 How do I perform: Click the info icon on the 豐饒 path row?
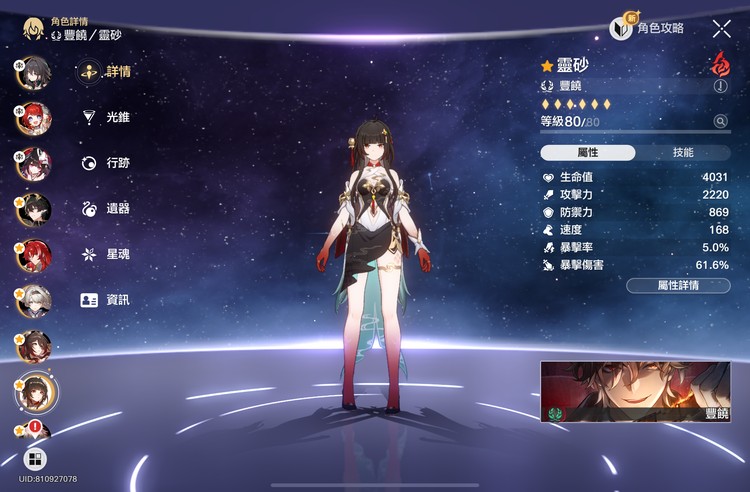(720, 87)
